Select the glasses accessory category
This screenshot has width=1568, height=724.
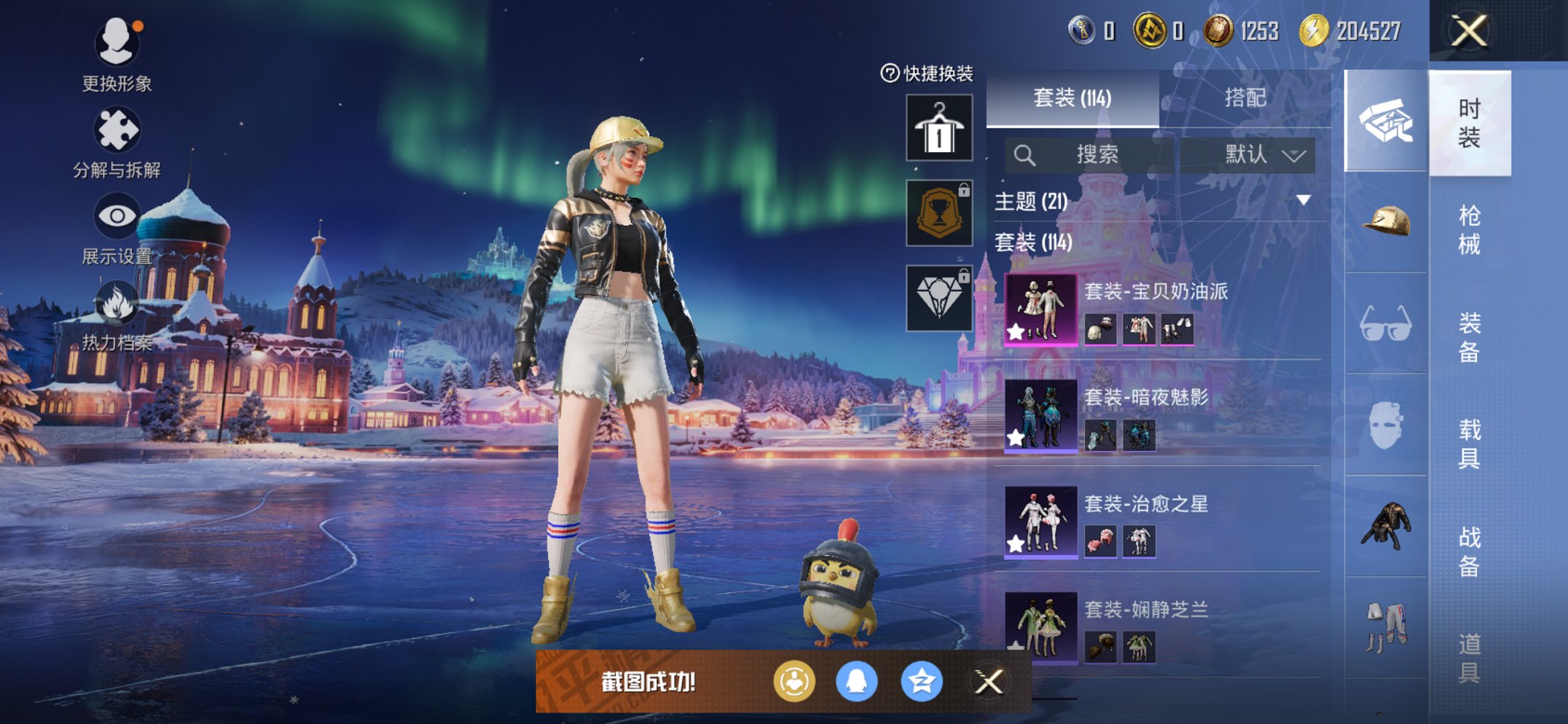(x=1385, y=324)
